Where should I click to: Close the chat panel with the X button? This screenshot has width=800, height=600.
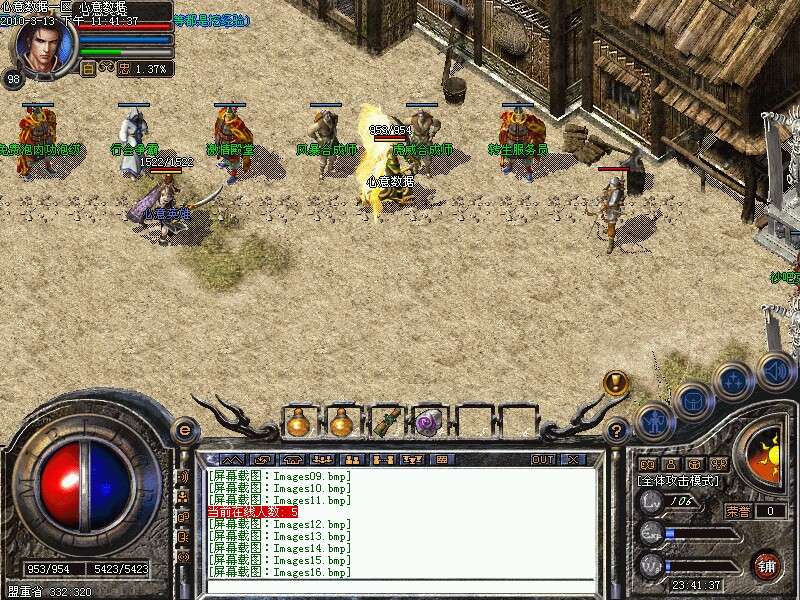(573, 460)
